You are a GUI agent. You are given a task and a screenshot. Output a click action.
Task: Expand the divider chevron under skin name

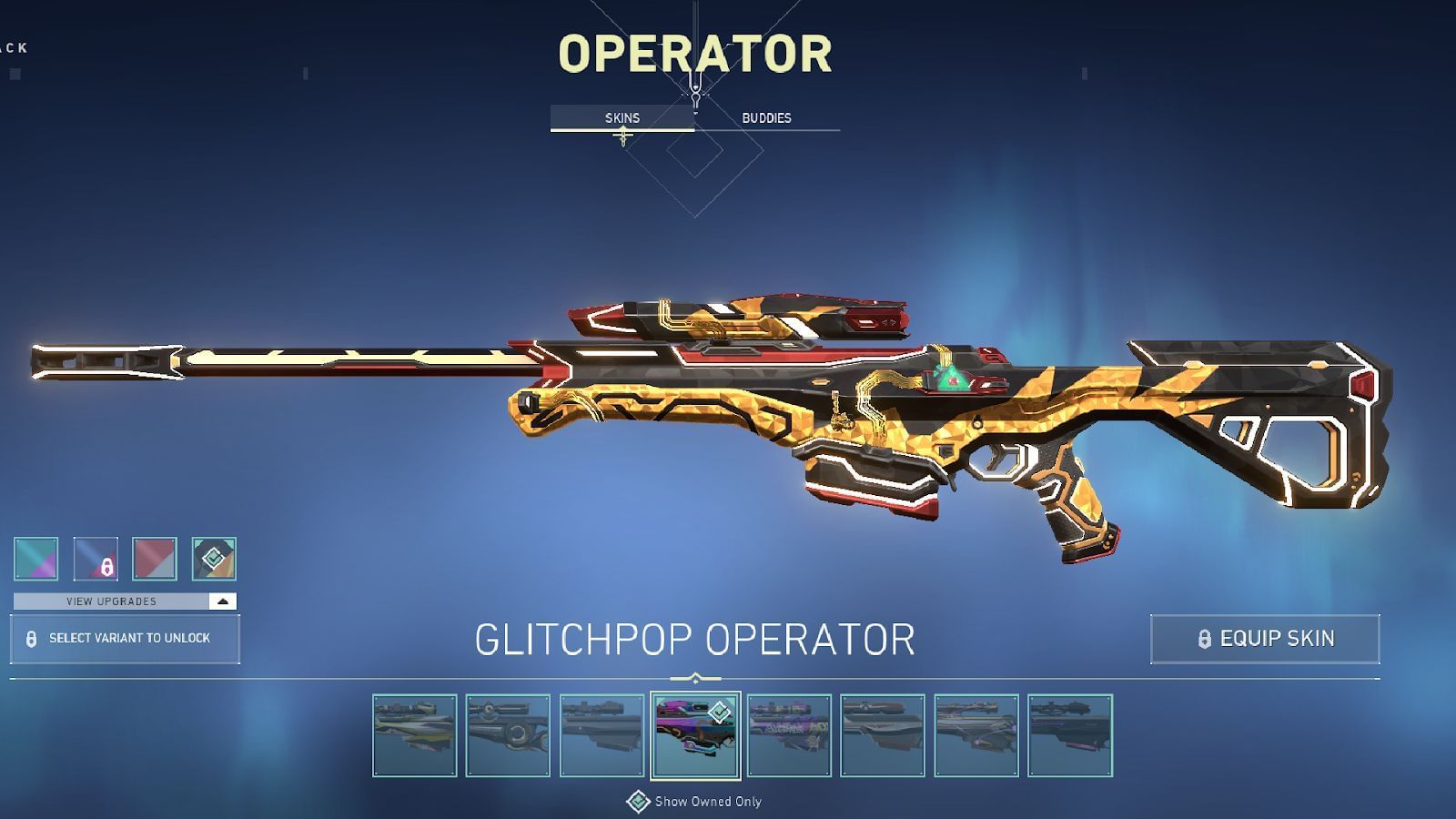[695, 675]
